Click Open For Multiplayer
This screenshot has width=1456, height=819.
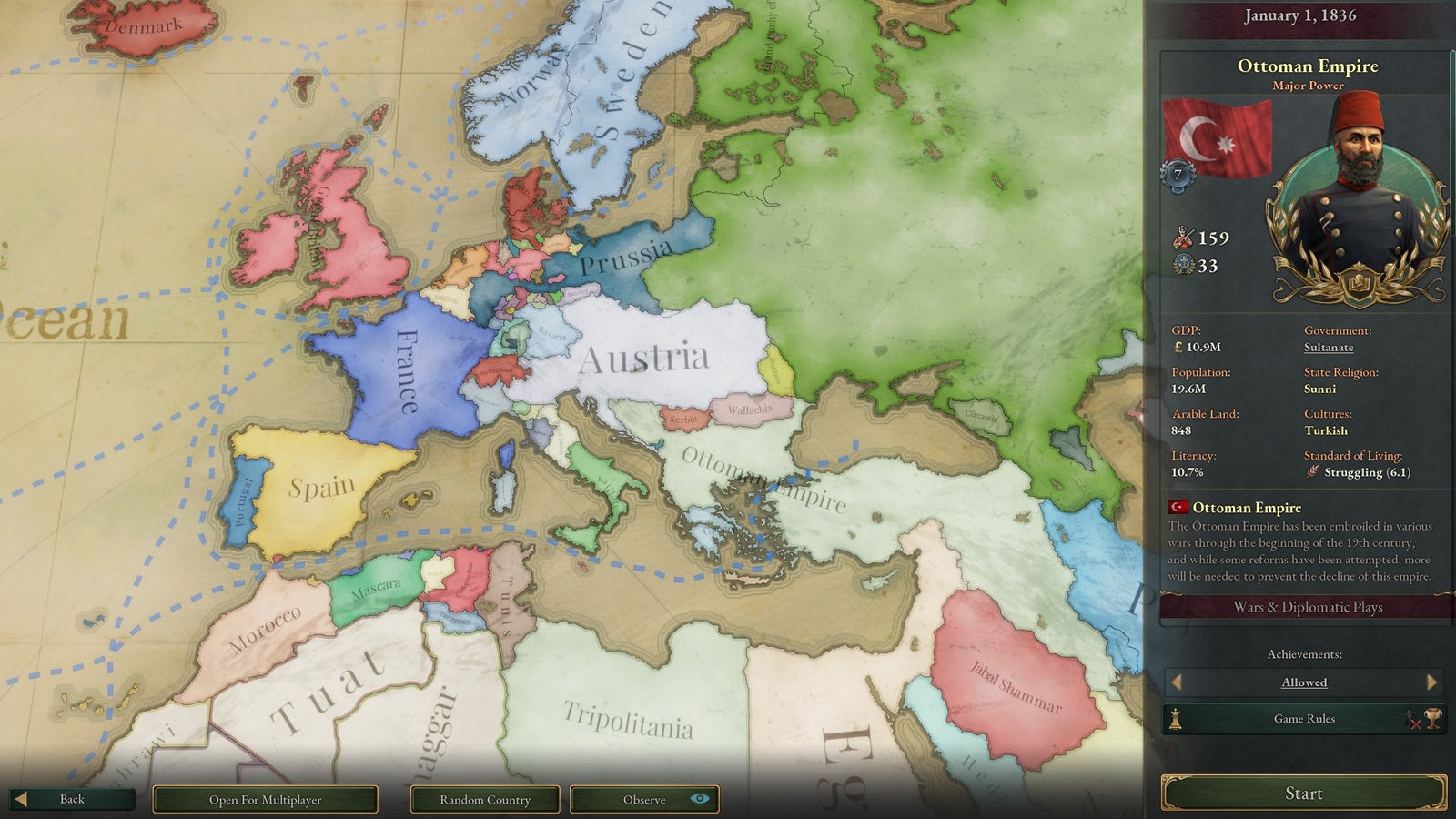tap(265, 799)
